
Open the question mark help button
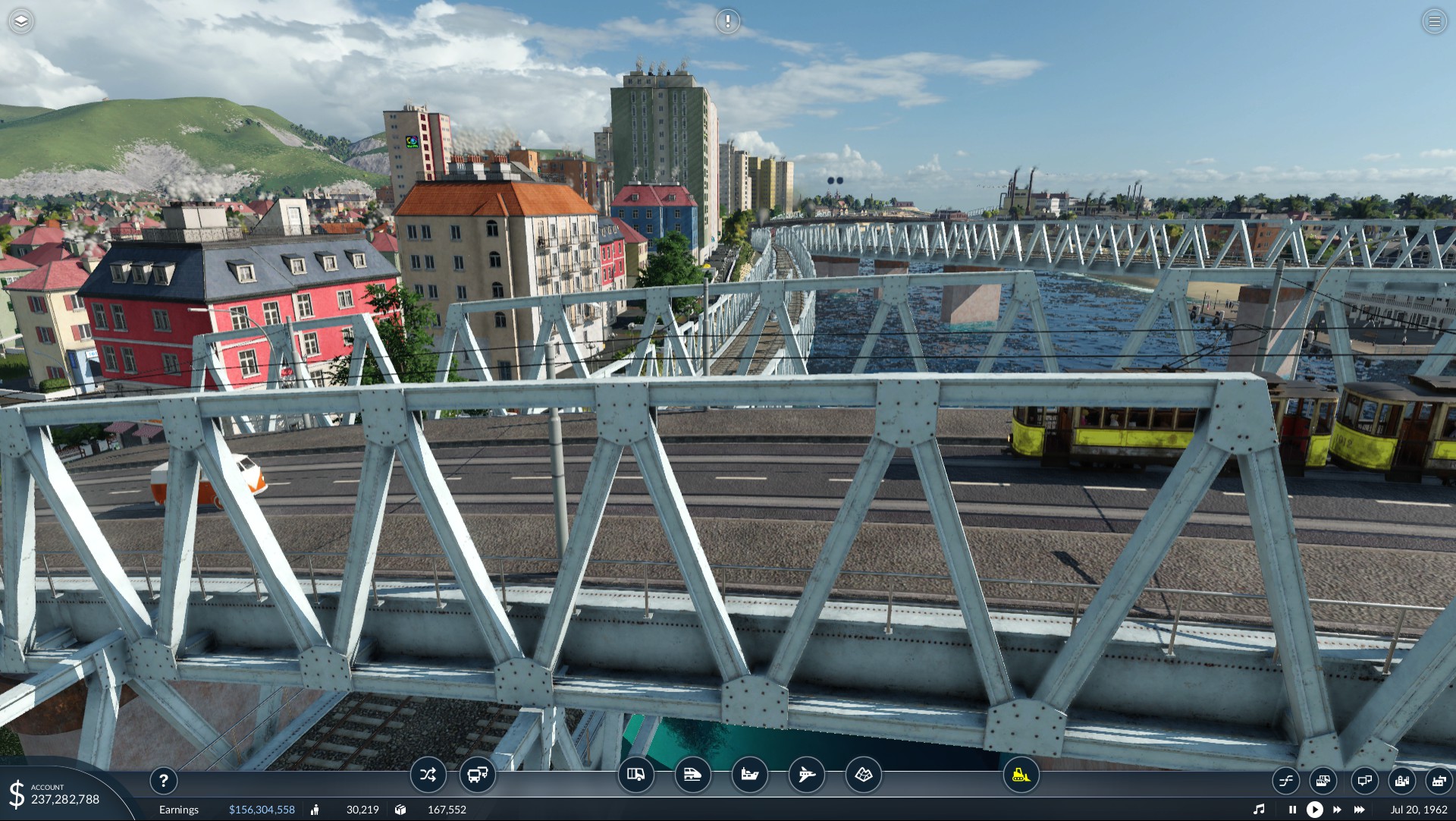[163, 781]
